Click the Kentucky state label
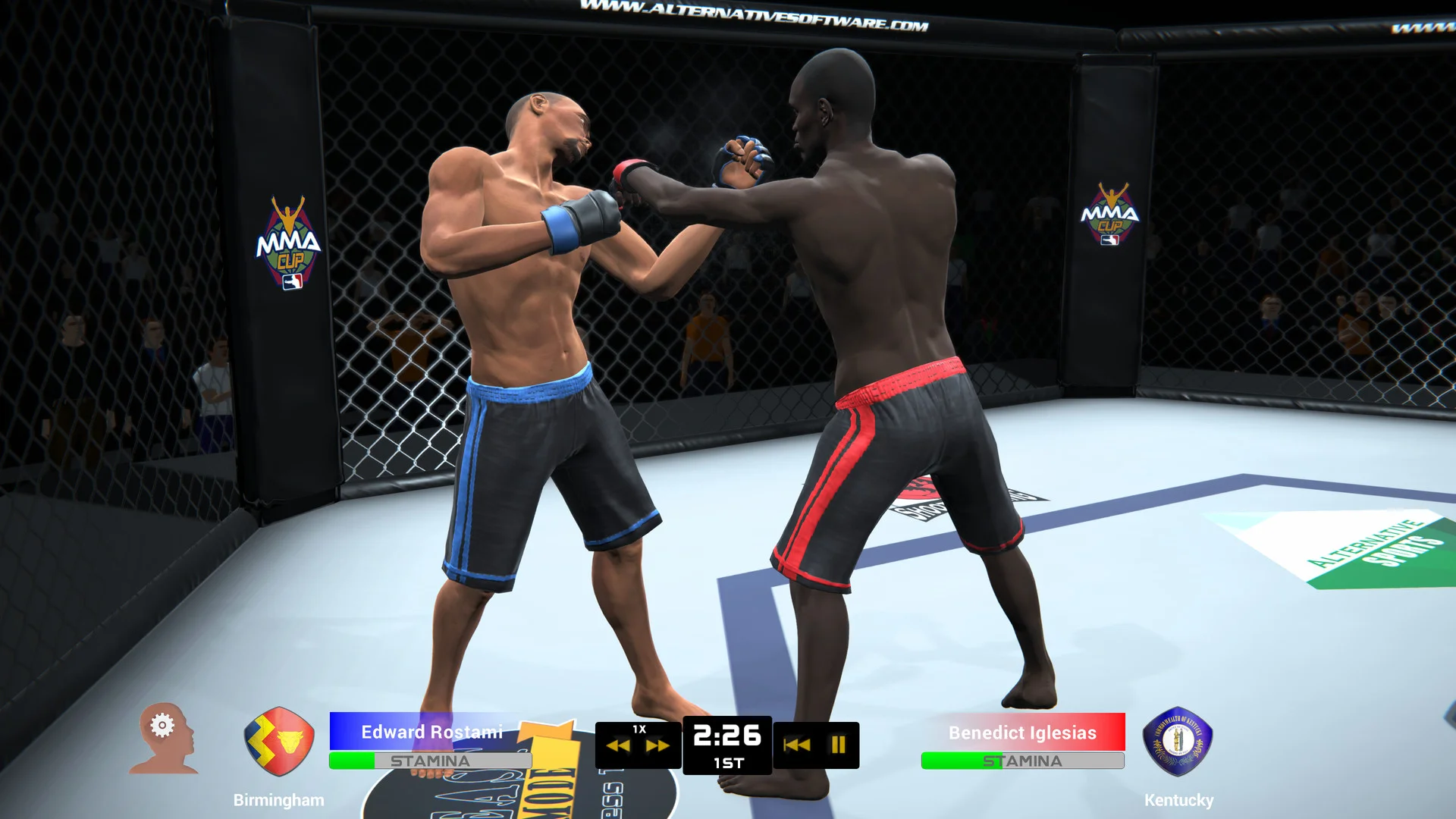The width and height of the screenshot is (1456, 819). coord(1180,799)
